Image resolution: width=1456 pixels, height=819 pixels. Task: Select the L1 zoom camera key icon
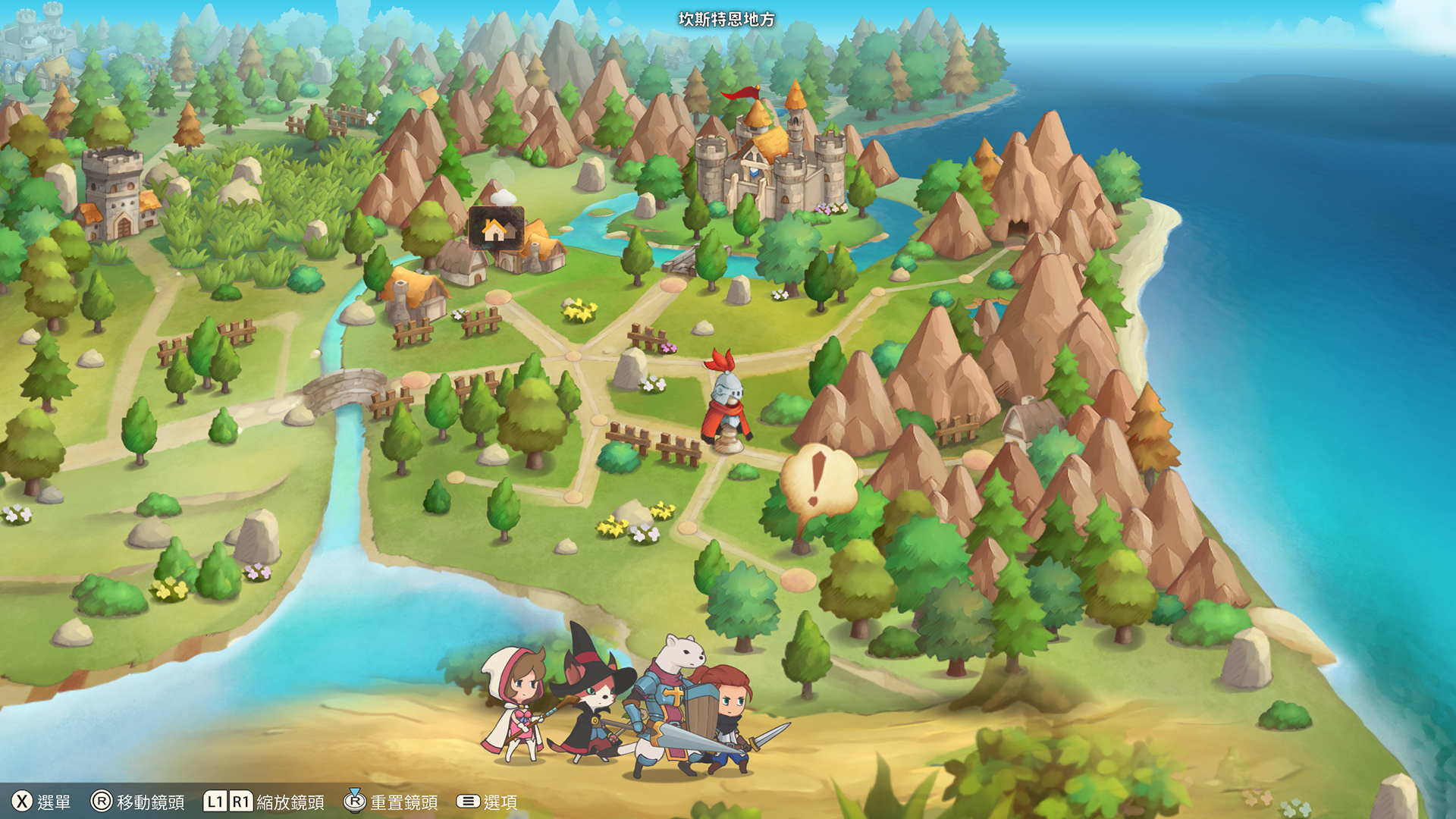[x=215, y=801]
